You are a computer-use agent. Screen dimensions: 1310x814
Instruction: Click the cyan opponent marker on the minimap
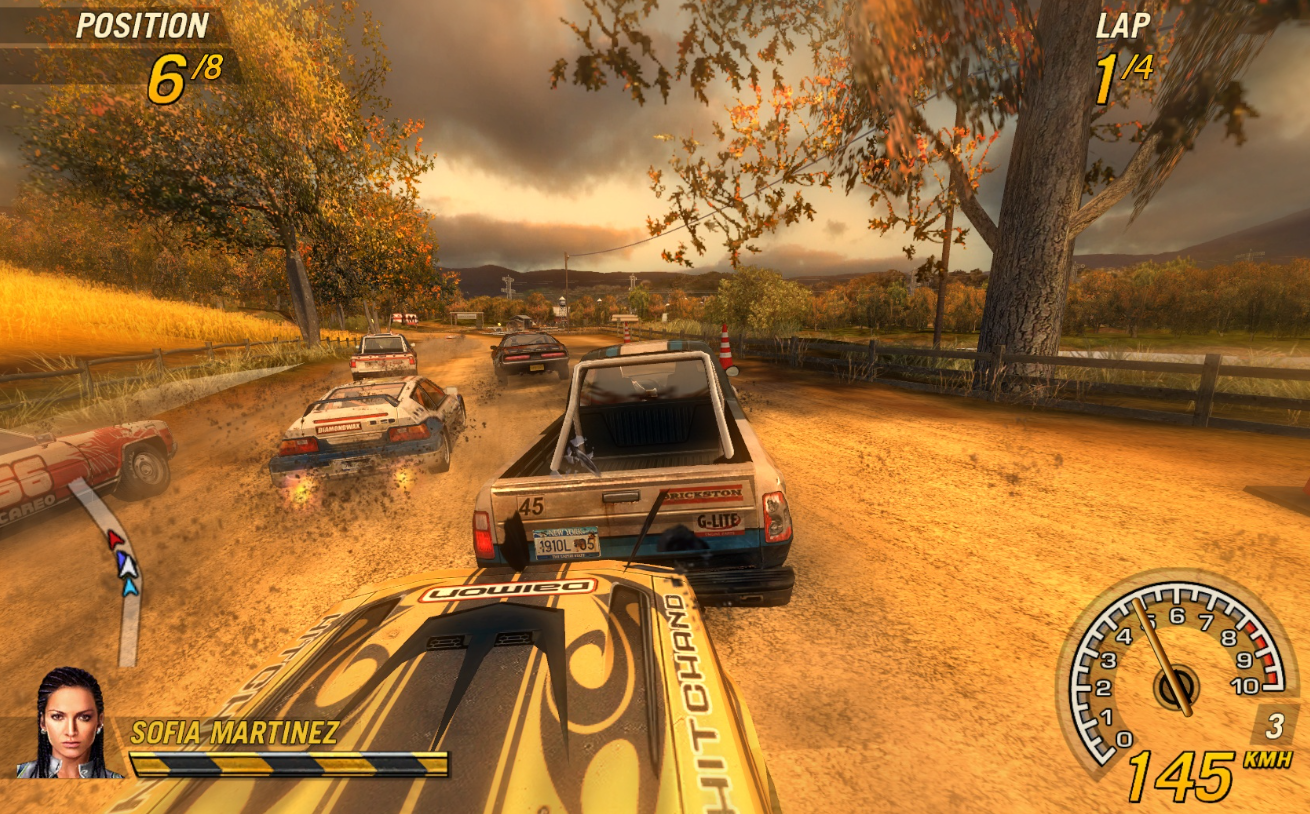[131, 588]
